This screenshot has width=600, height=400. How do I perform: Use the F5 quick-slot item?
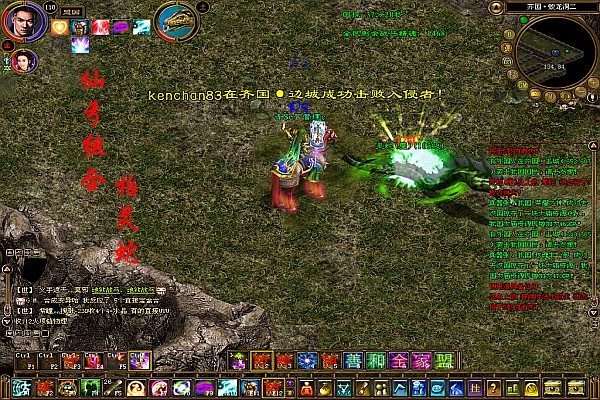click(x=117, y=359)
